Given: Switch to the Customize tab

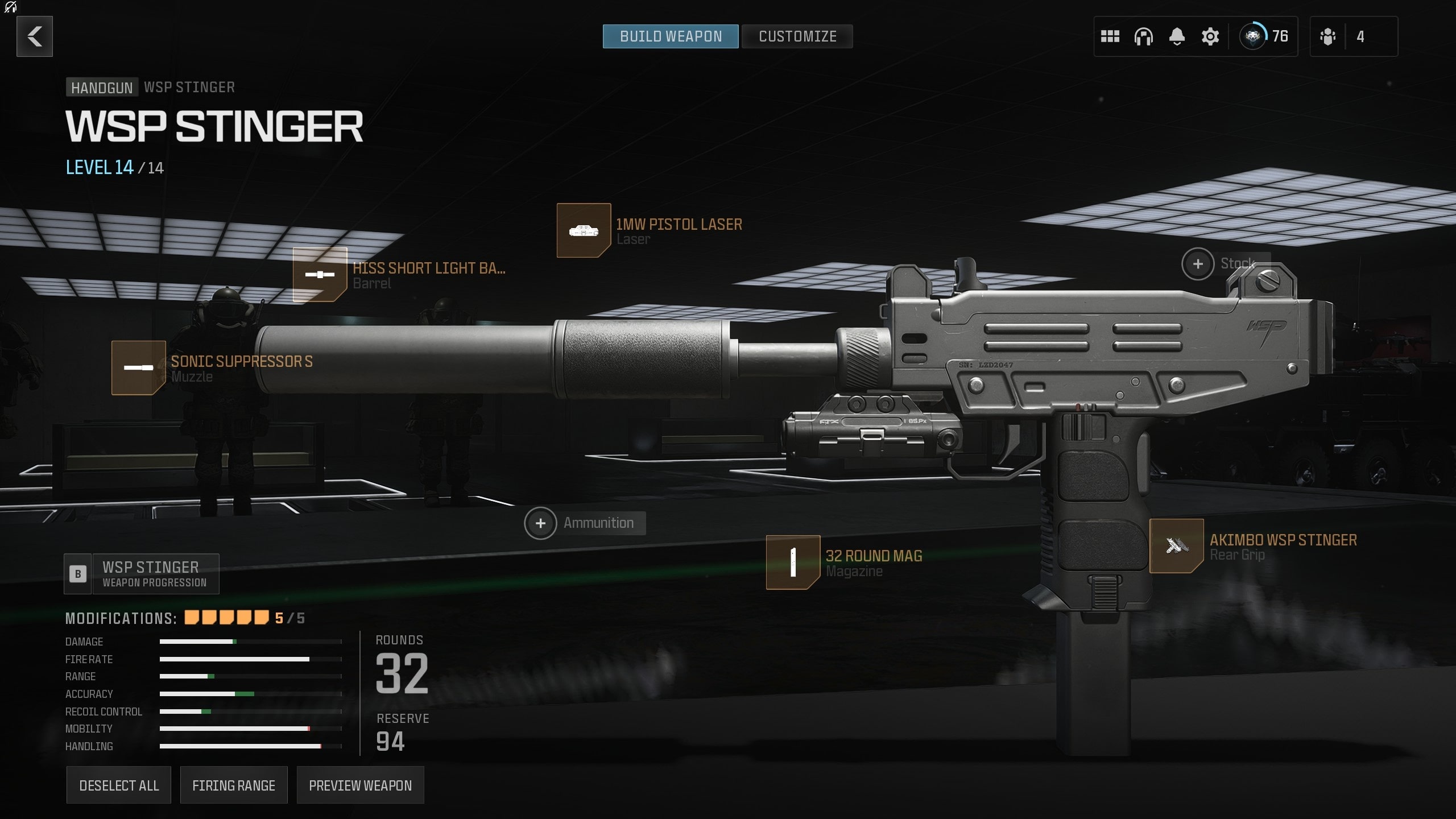Looking at the screenshot, I should [x=797, y=36].
